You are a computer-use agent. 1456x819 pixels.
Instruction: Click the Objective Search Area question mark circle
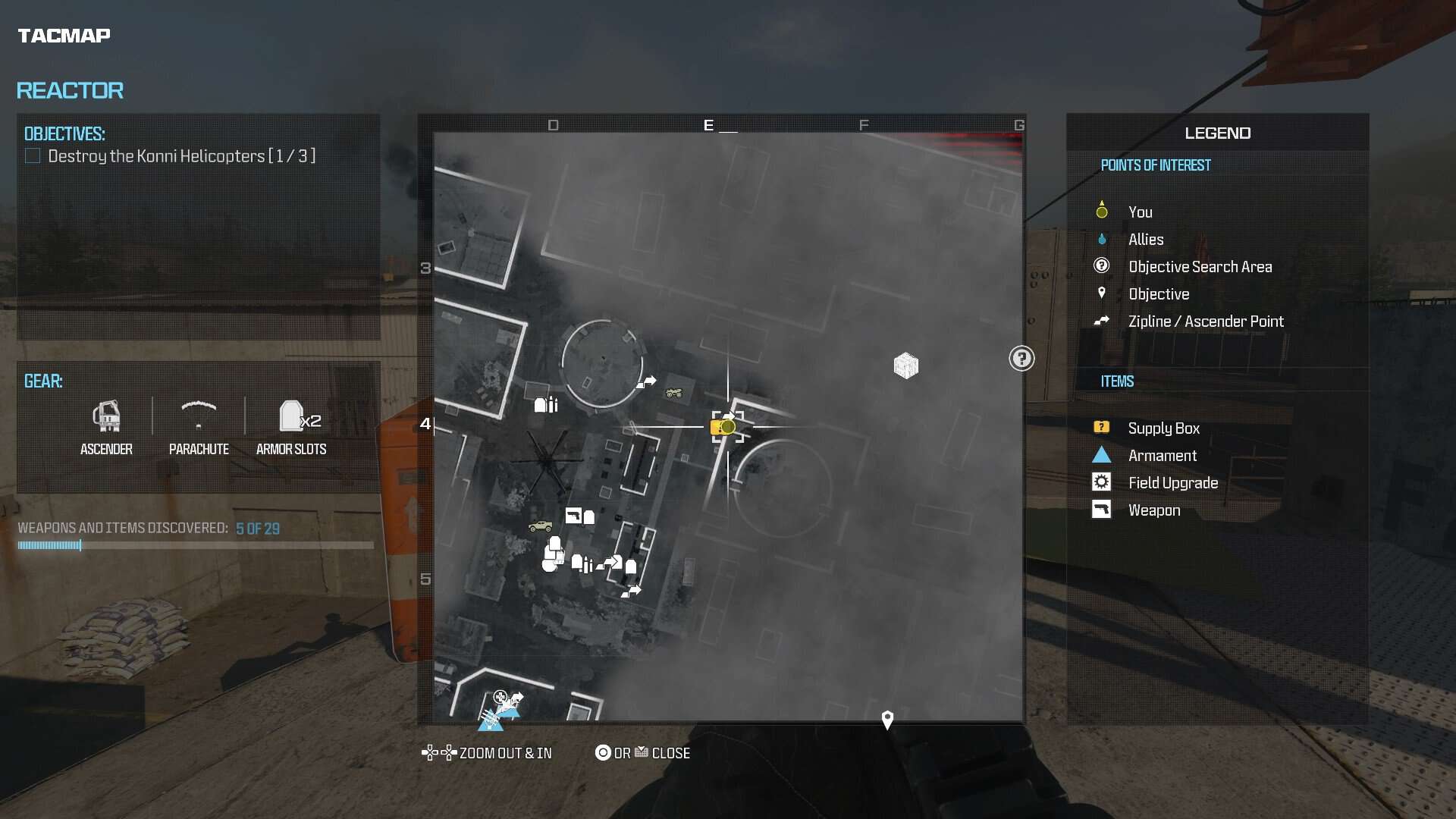1021,359
